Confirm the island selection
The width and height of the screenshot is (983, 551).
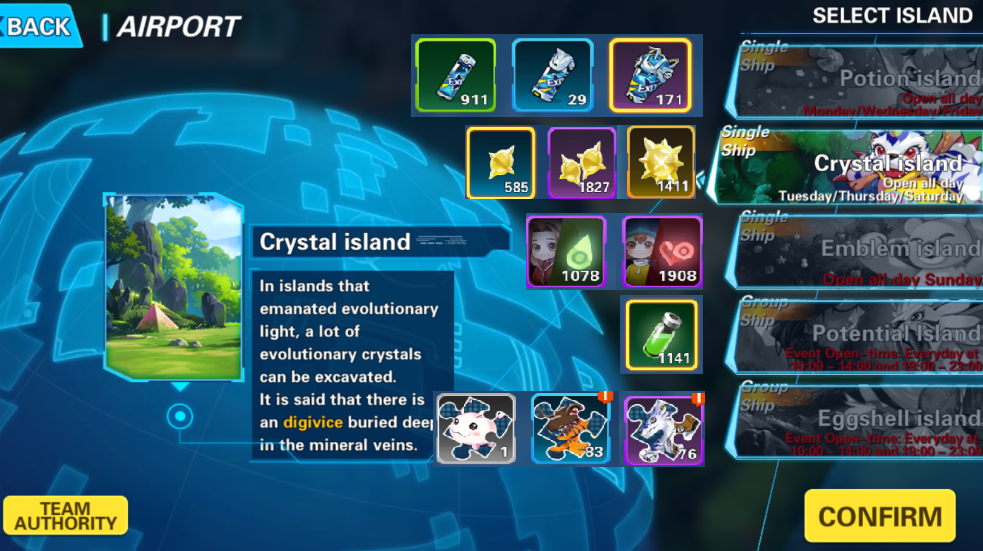click(879, 516)
